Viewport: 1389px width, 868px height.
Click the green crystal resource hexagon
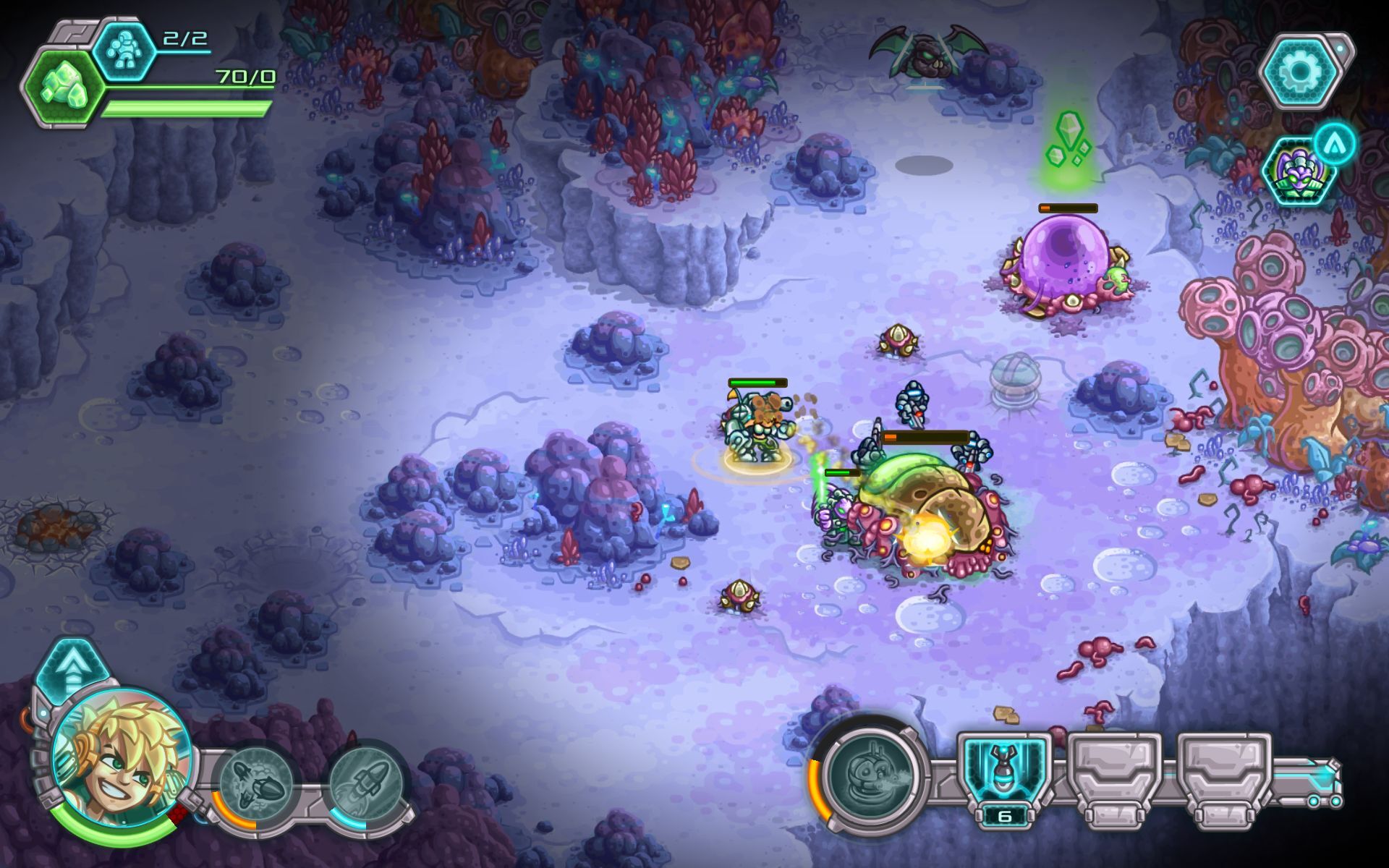pos(61,87)
